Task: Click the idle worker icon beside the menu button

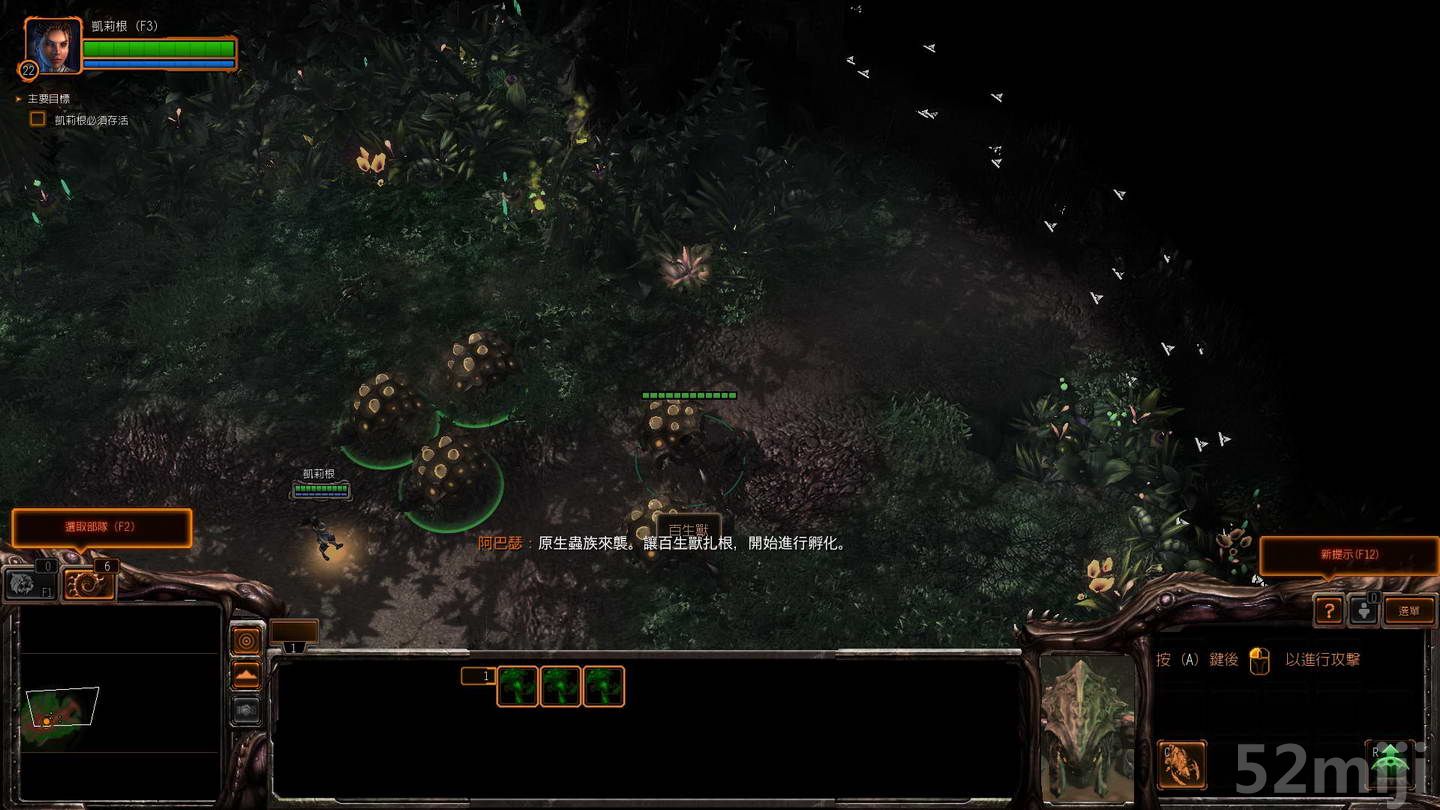Action: click(x=1363, y=611)
